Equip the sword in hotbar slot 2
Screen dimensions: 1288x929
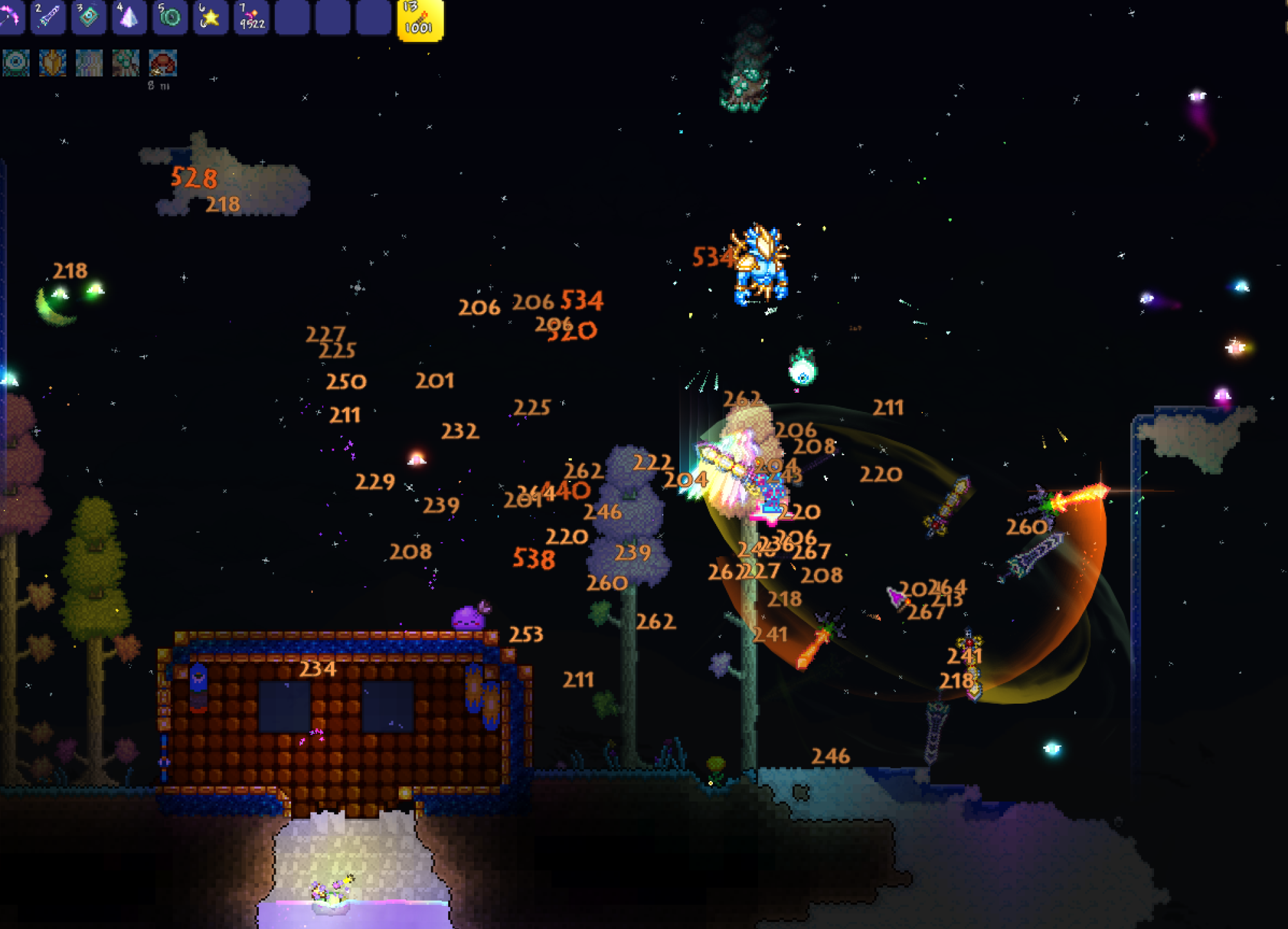click(x=48, y=17)
